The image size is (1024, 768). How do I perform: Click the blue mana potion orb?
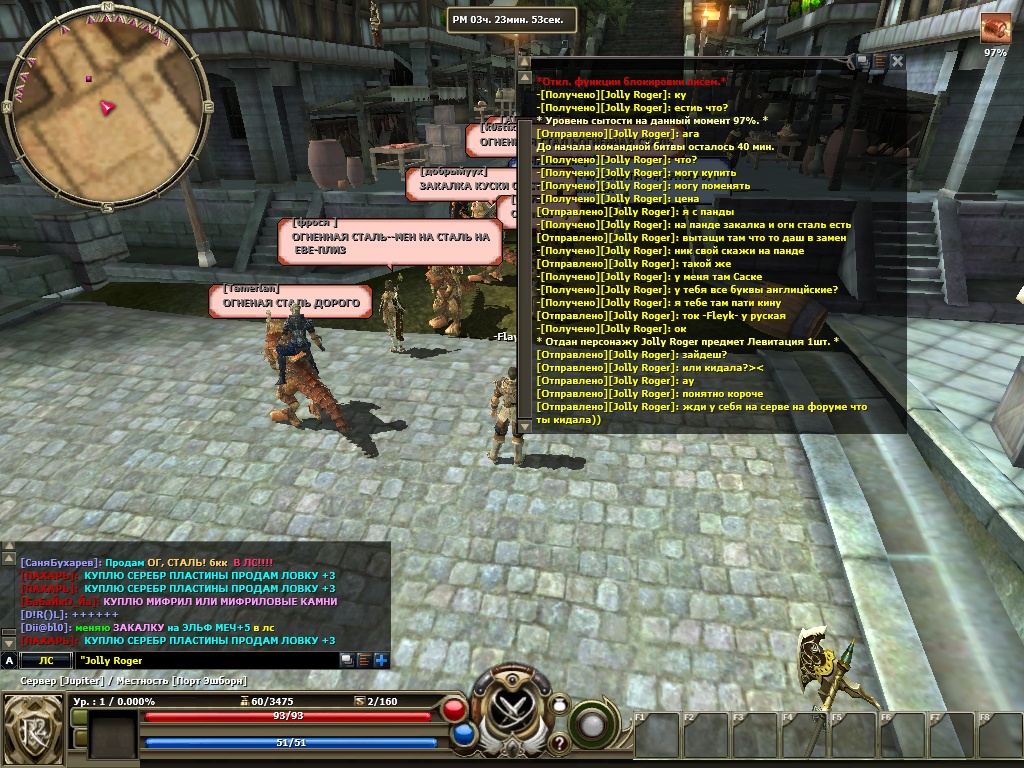click(463, 735)
